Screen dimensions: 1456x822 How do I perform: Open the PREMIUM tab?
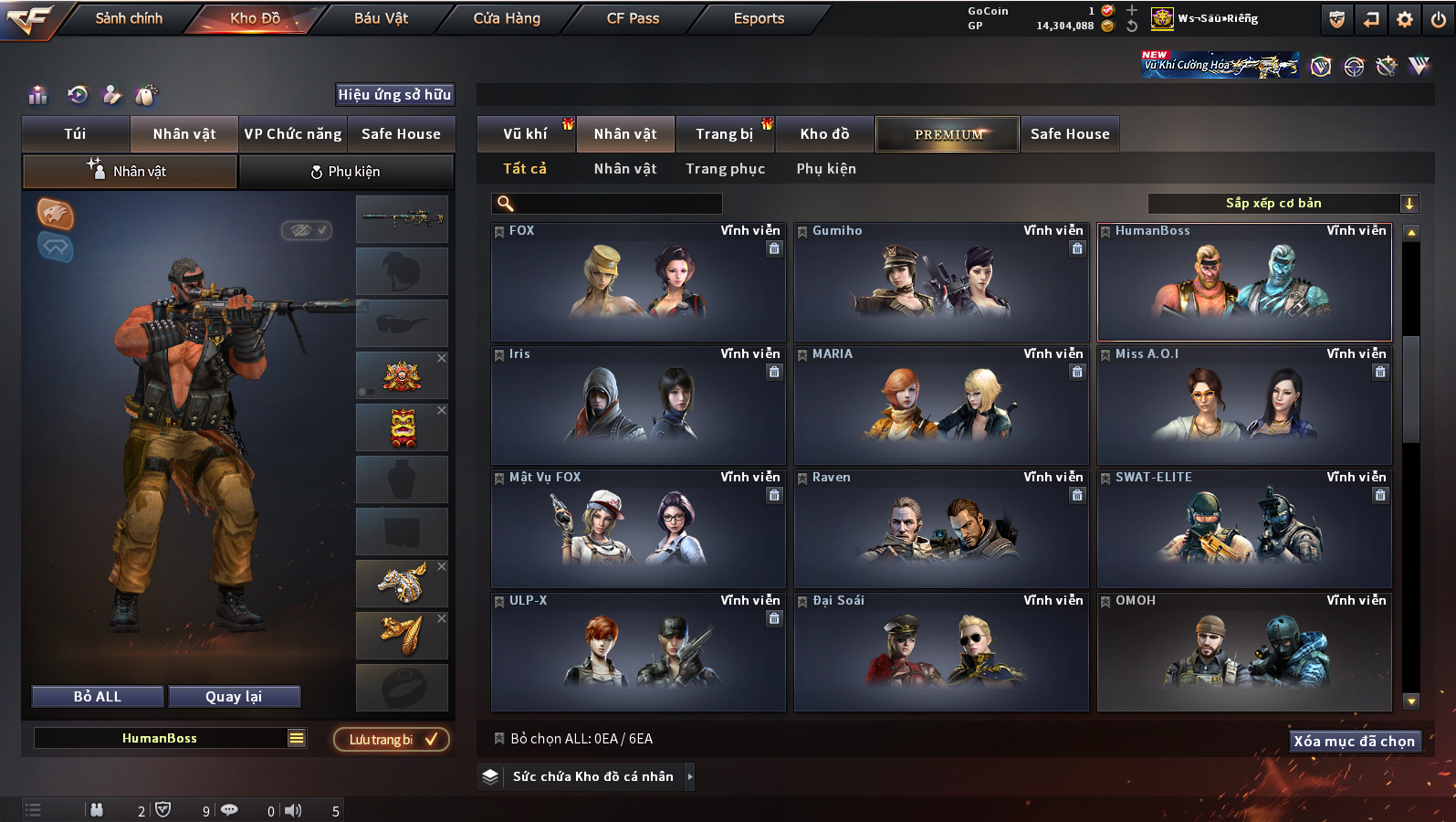click(x=948, y=134)
